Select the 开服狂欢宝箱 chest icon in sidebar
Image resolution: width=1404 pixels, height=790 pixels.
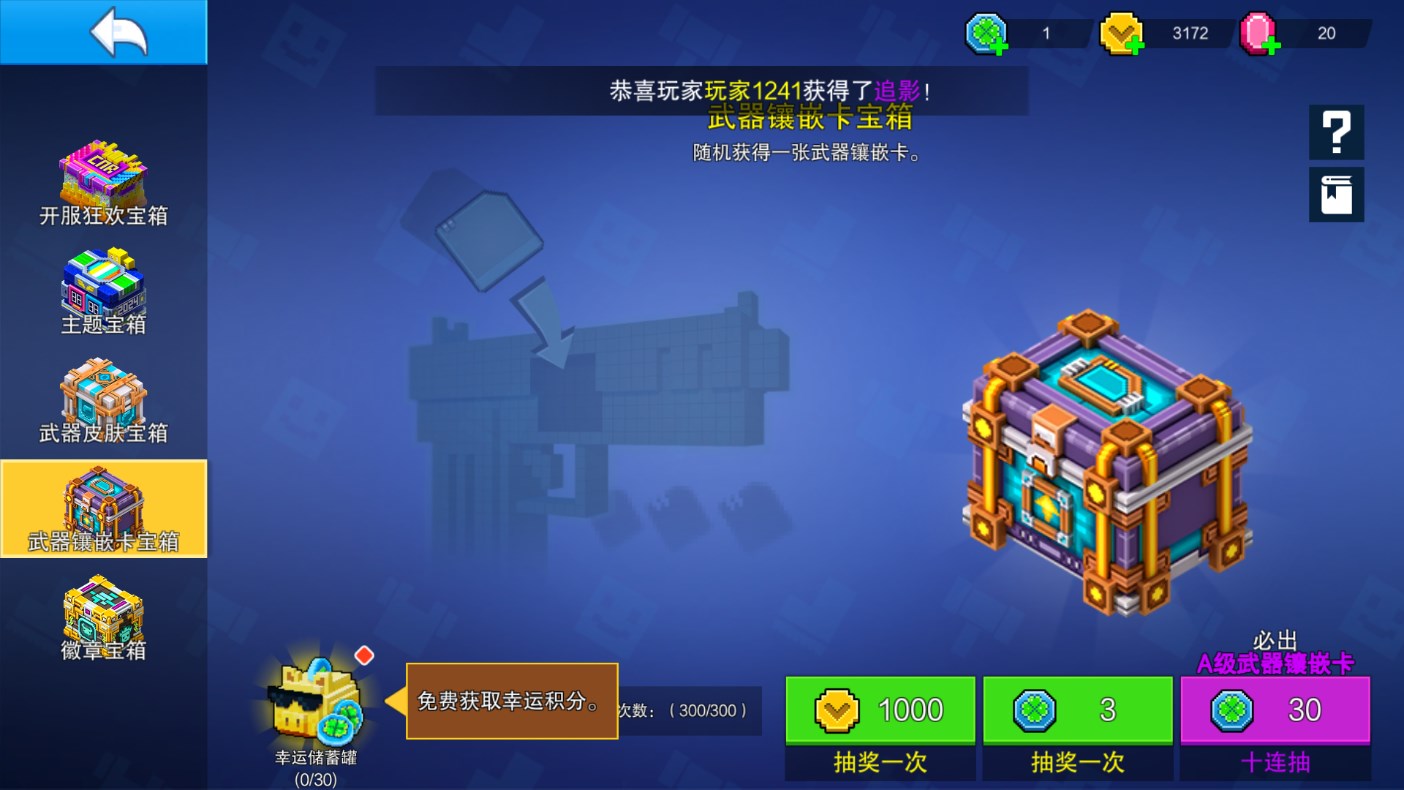coord(103,180)
